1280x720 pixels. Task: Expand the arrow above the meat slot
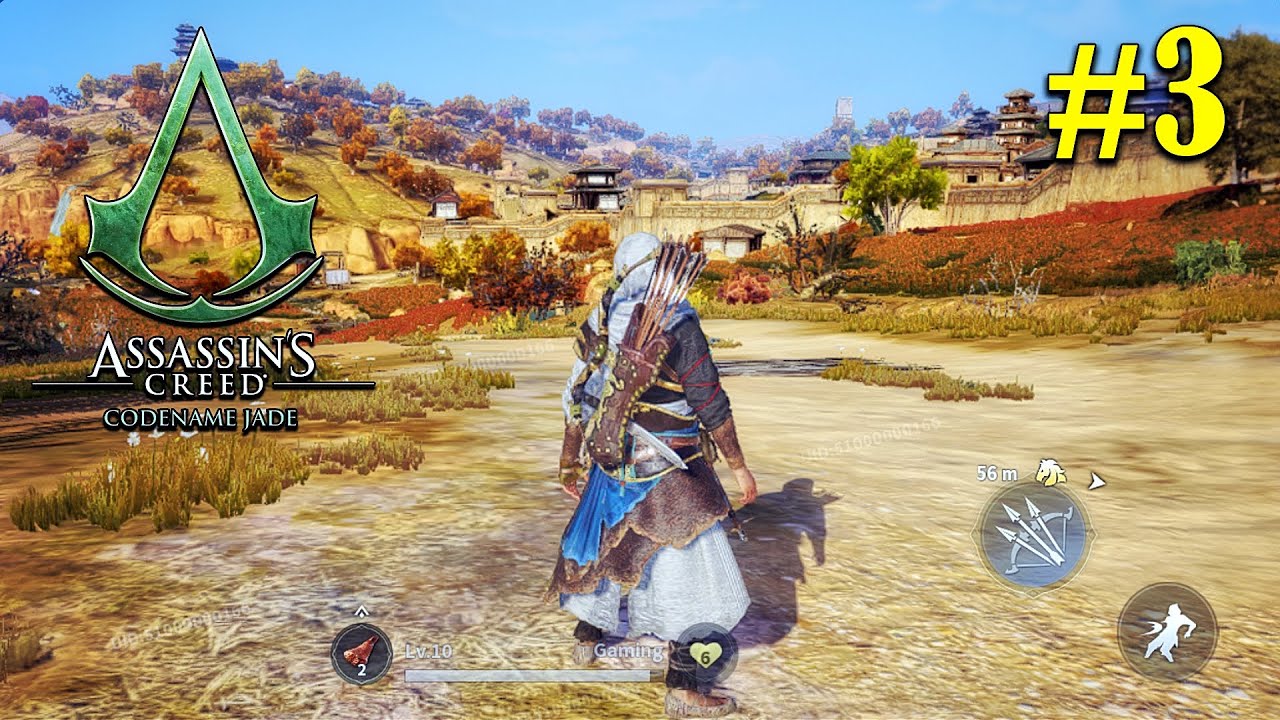pyautogui.click(x=361, y=611)
